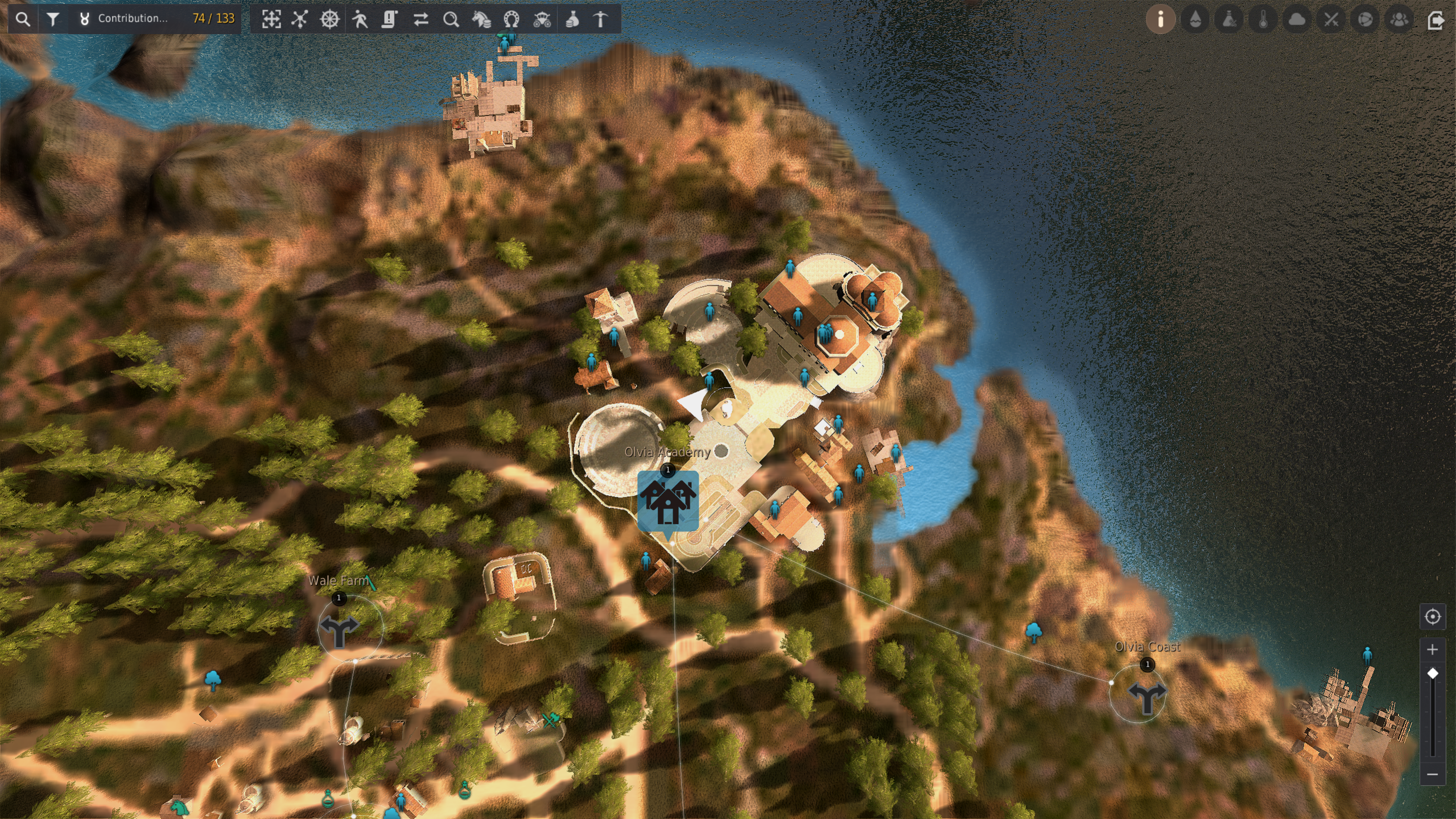This screenshot has height=819, width=1456.
Task: Toggle the cloud weather layer
Action: [x=1297, y=19]
